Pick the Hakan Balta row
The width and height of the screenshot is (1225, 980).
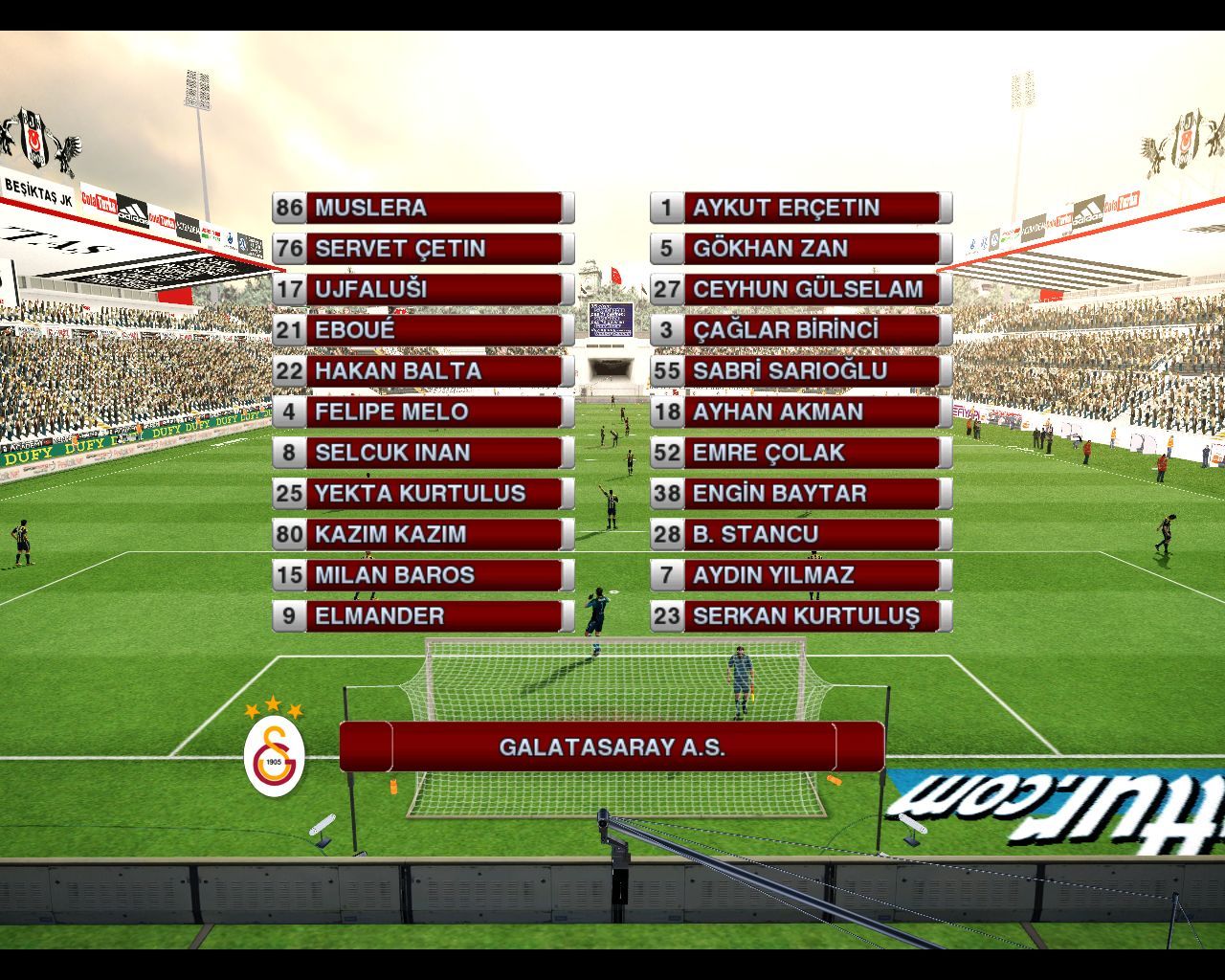(x=422, y=371)
